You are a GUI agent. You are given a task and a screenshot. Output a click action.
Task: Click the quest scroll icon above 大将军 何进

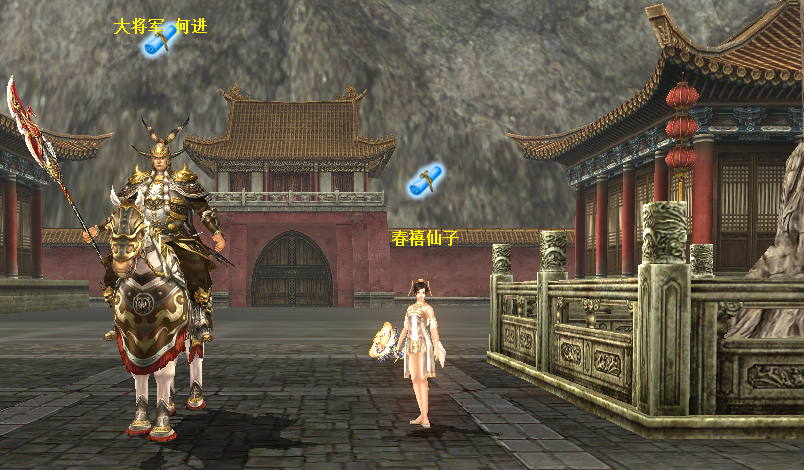coord(160,40)
